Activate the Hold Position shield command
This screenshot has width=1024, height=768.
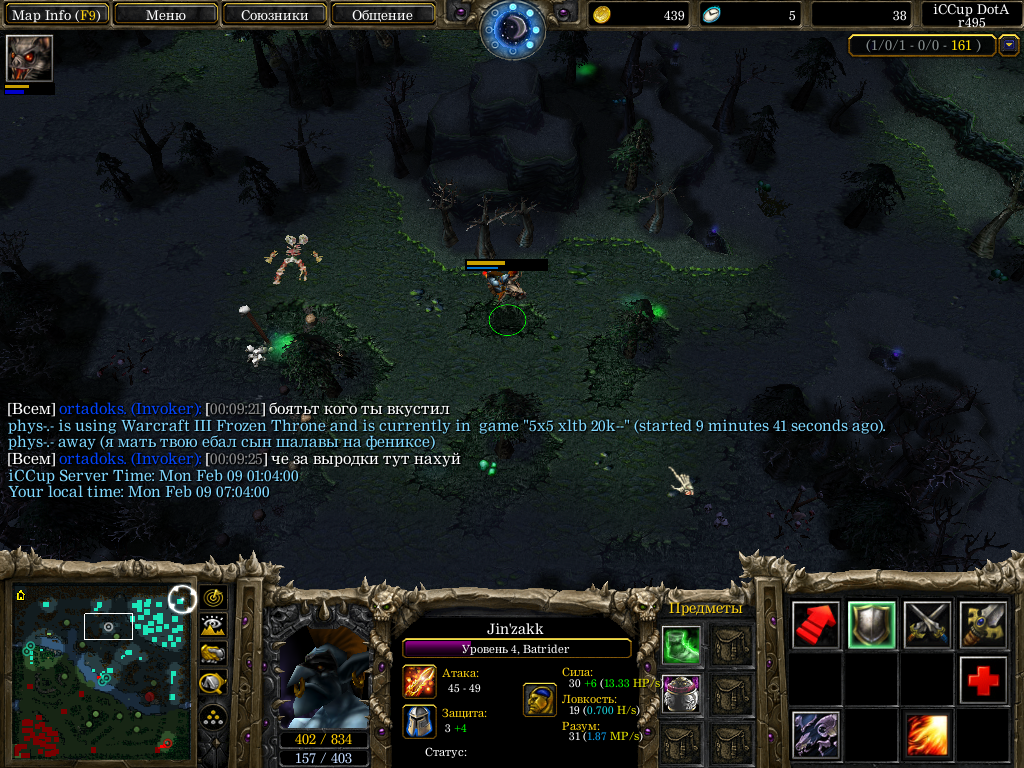pyautogui.click(x=871, y=625)
